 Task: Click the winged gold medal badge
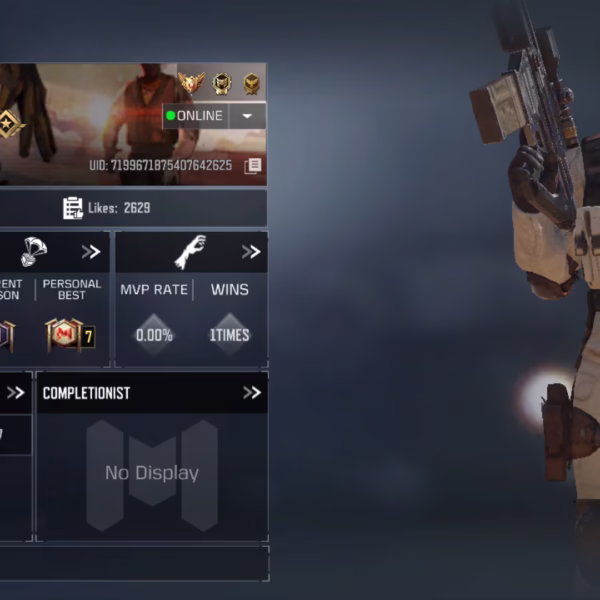click(190, 83)
